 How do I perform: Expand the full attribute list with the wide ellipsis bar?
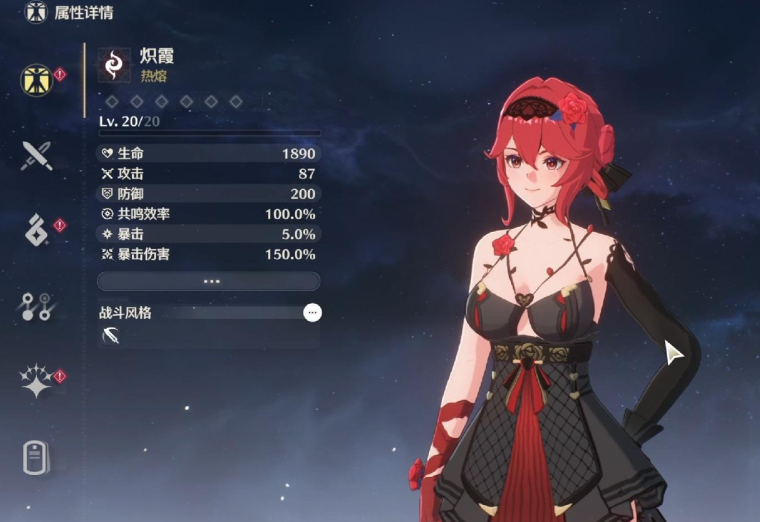coord(209,281)
